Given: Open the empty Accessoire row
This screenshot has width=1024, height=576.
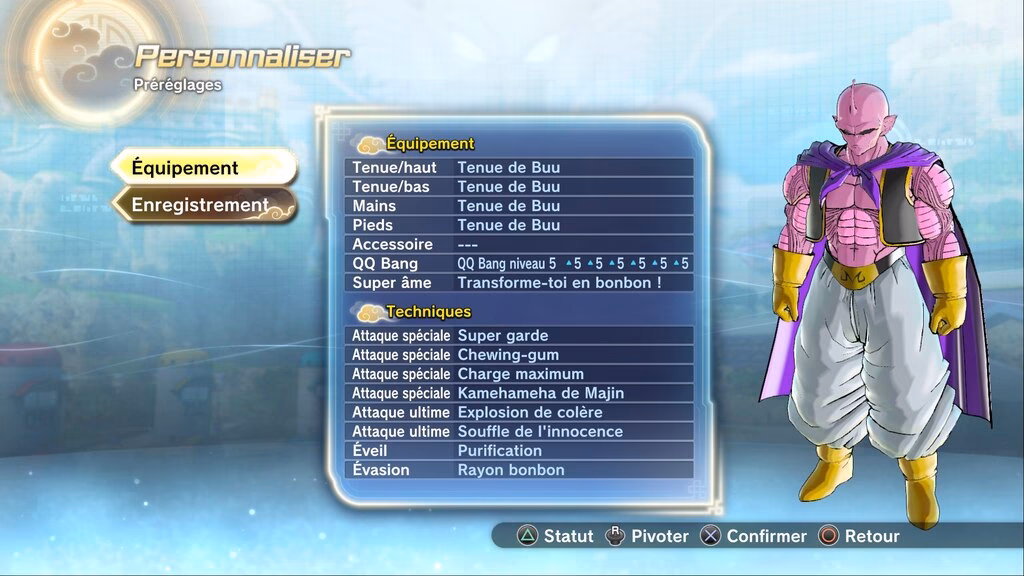Looking at the screenshot, I should coord(519,244).
